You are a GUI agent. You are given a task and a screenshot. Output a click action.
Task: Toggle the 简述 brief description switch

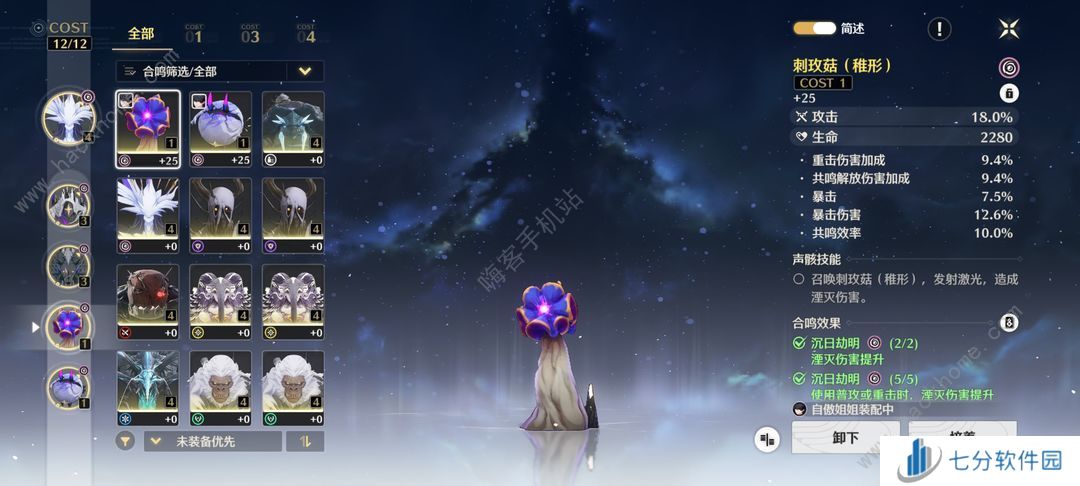click(814, 29)
